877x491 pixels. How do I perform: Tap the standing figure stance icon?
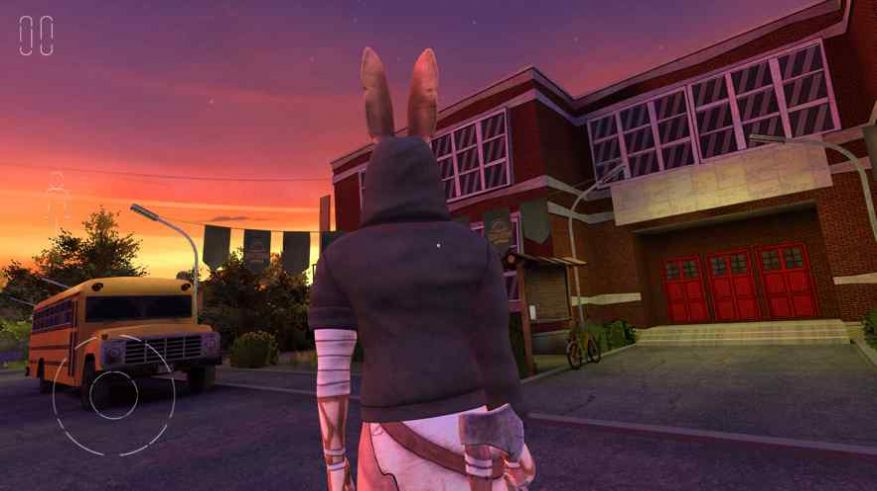[x=57, y=199]
